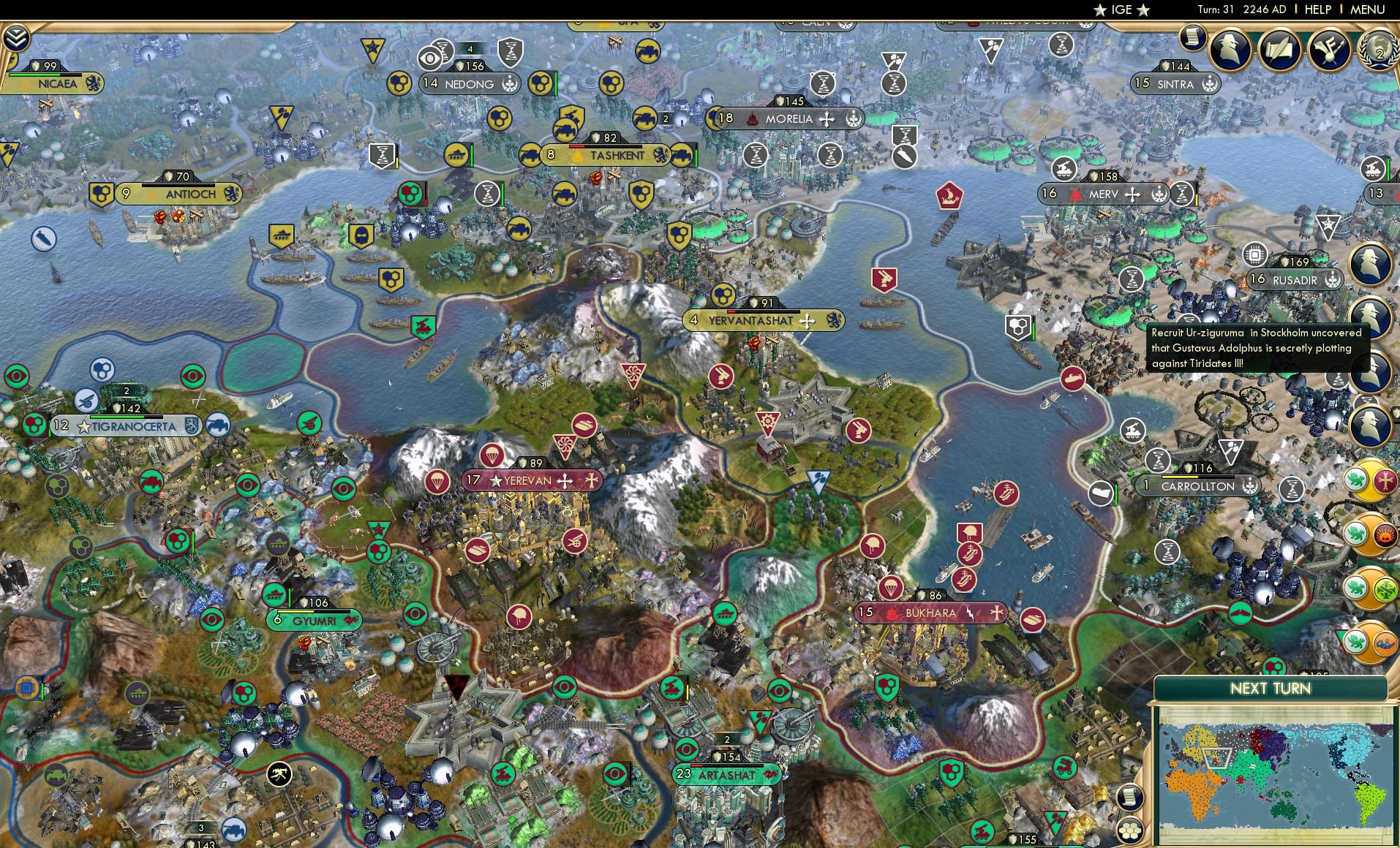Click the crest icon beside Yervantashat's name

(834, 320)
